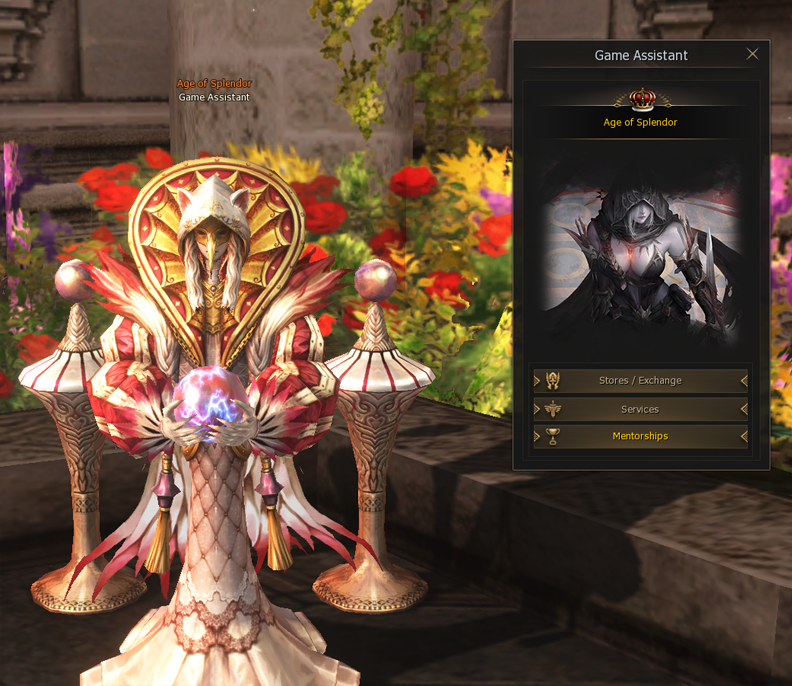Select the Services option
Viewport: 792px width, 686px height.
(x=640, y=409)
